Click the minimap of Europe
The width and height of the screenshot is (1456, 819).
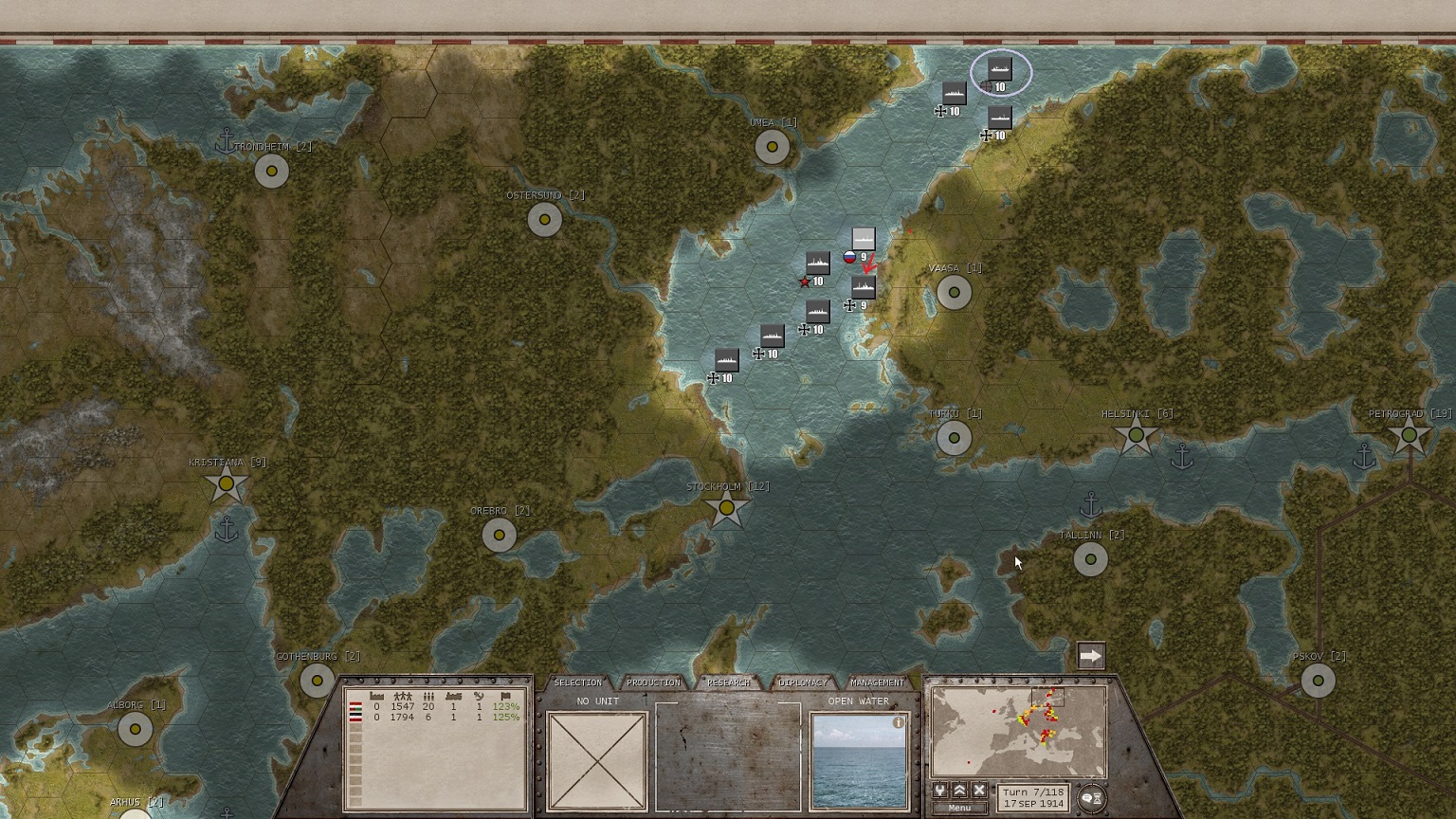coord(1018,731)
